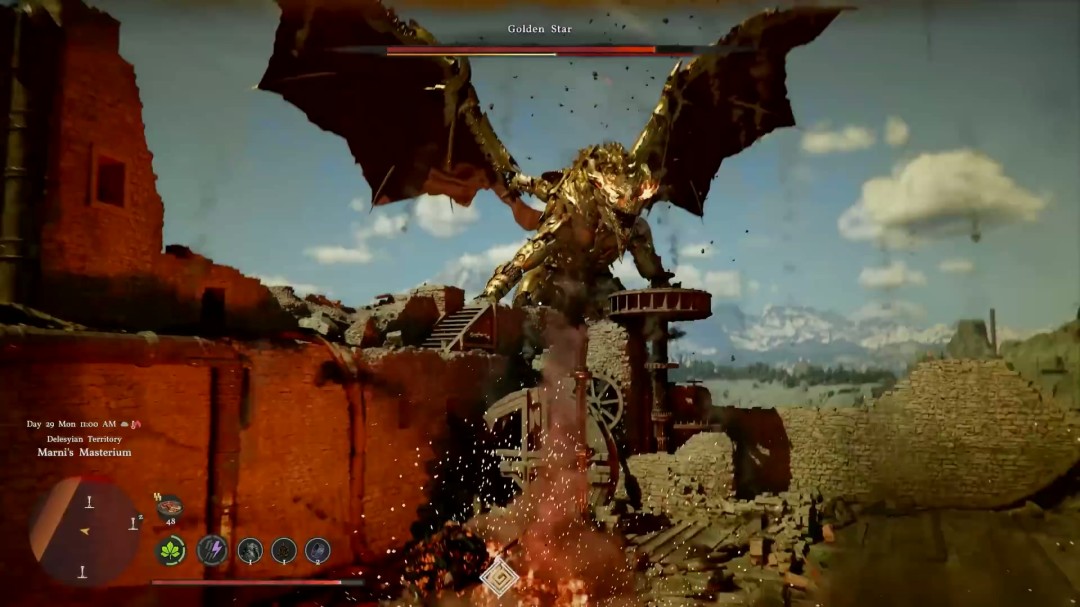
Task: Click the diamond spiral emblem icon
Action: [x=499, y=576]
